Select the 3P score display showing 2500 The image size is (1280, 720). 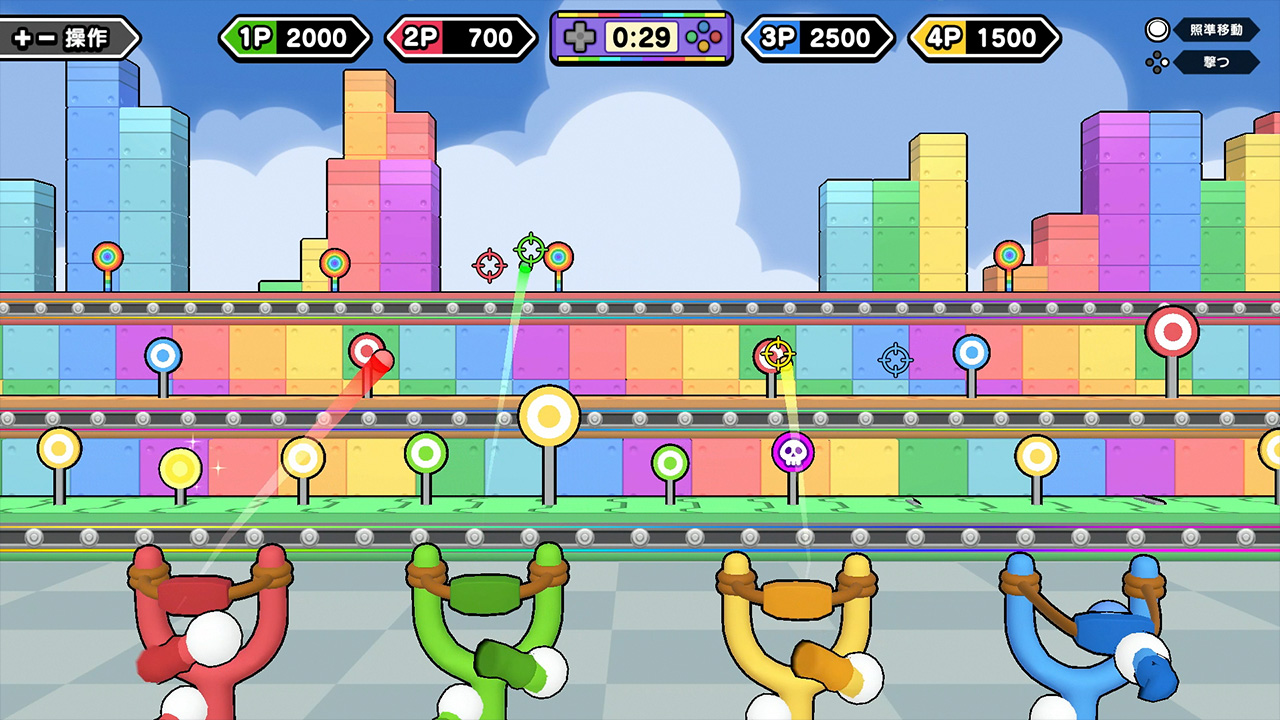(x=815, y=37)
